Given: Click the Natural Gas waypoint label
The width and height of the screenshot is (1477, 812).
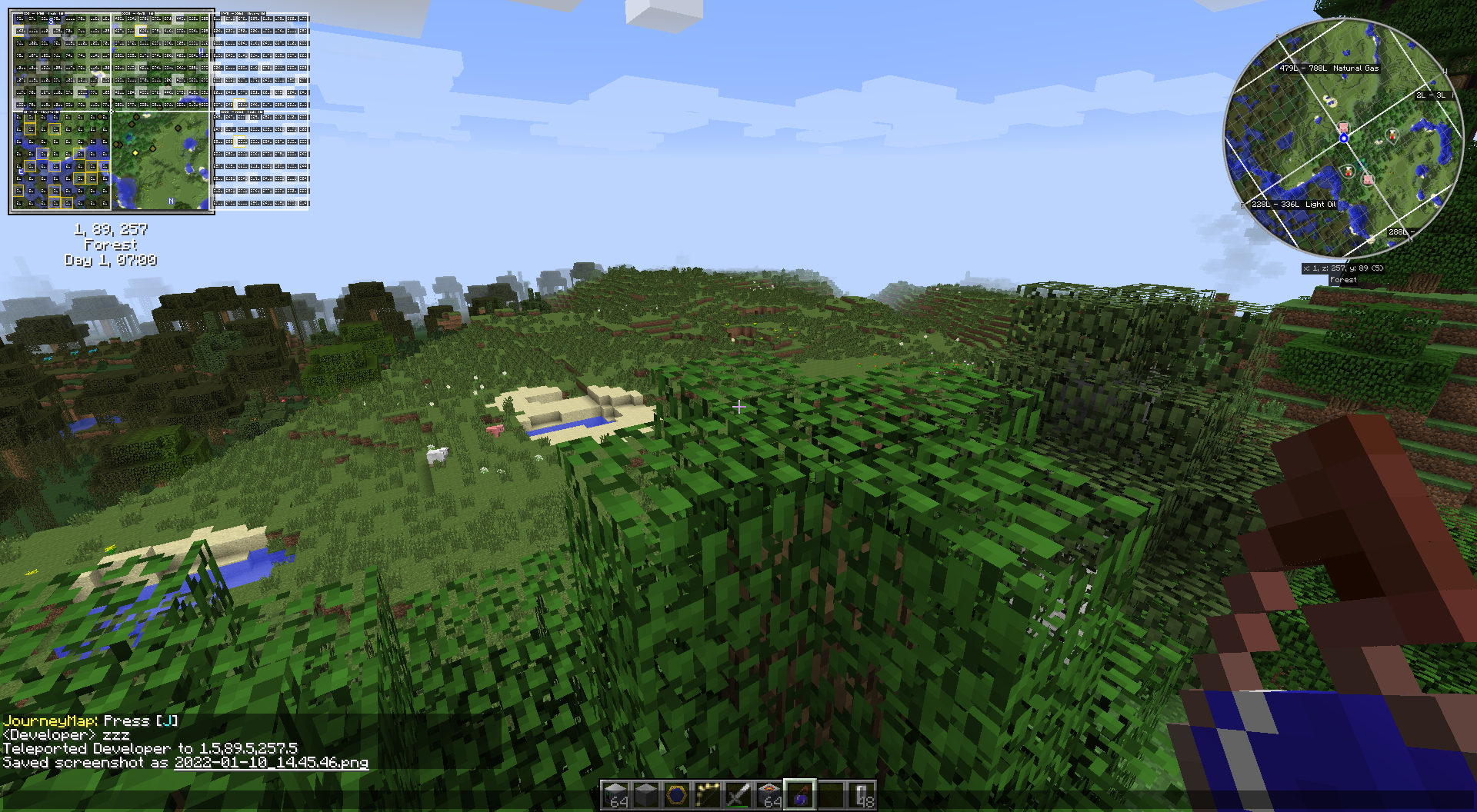Looking at the screenshot, I should [1329, 68].
